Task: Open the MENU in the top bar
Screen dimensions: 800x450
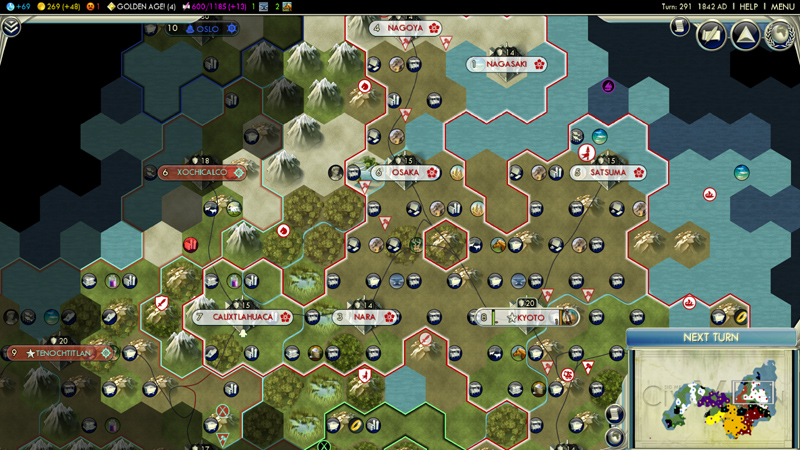Action: pos(782,6)
